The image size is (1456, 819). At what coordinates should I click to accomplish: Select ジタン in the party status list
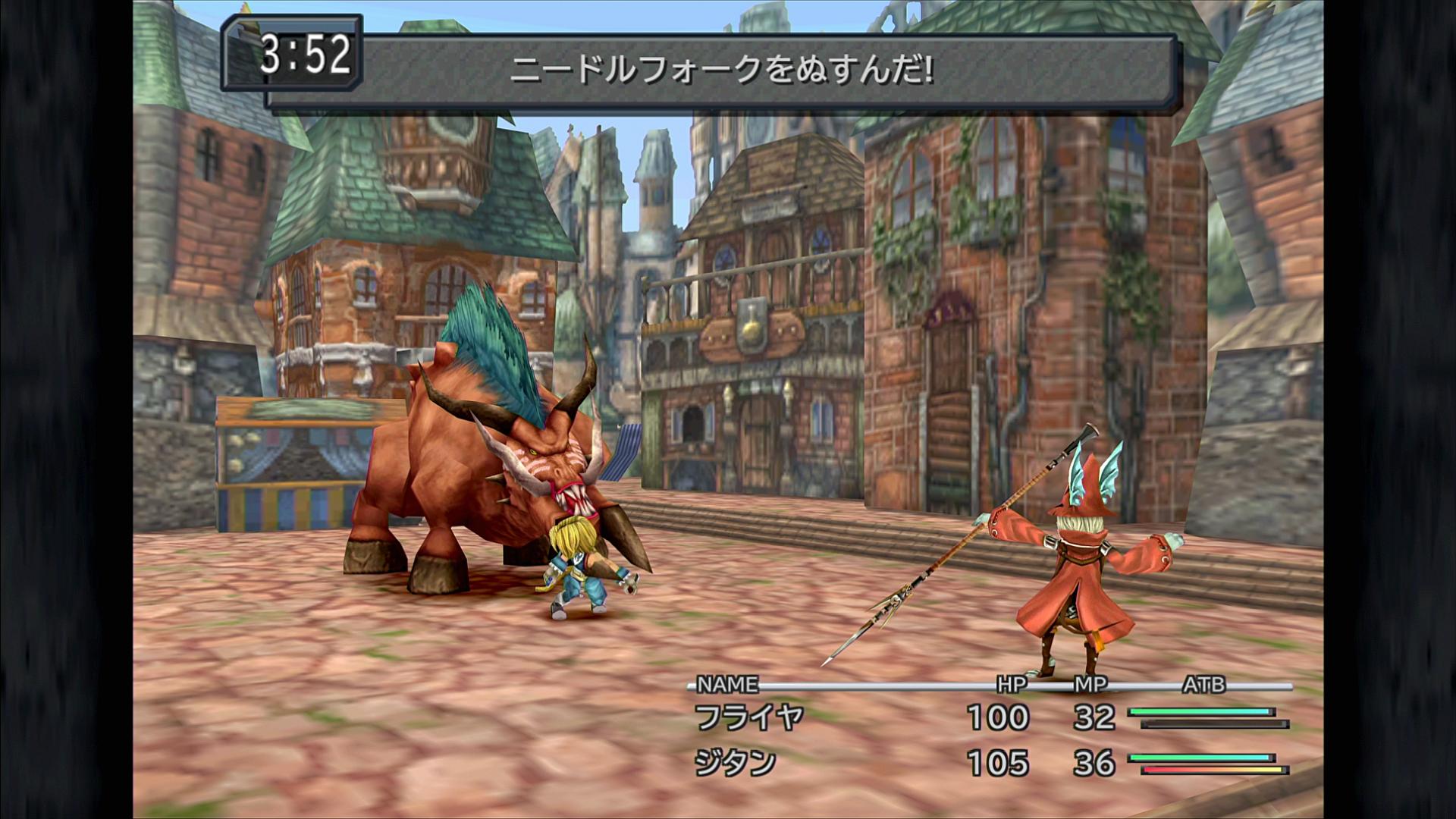click(736, 763)
